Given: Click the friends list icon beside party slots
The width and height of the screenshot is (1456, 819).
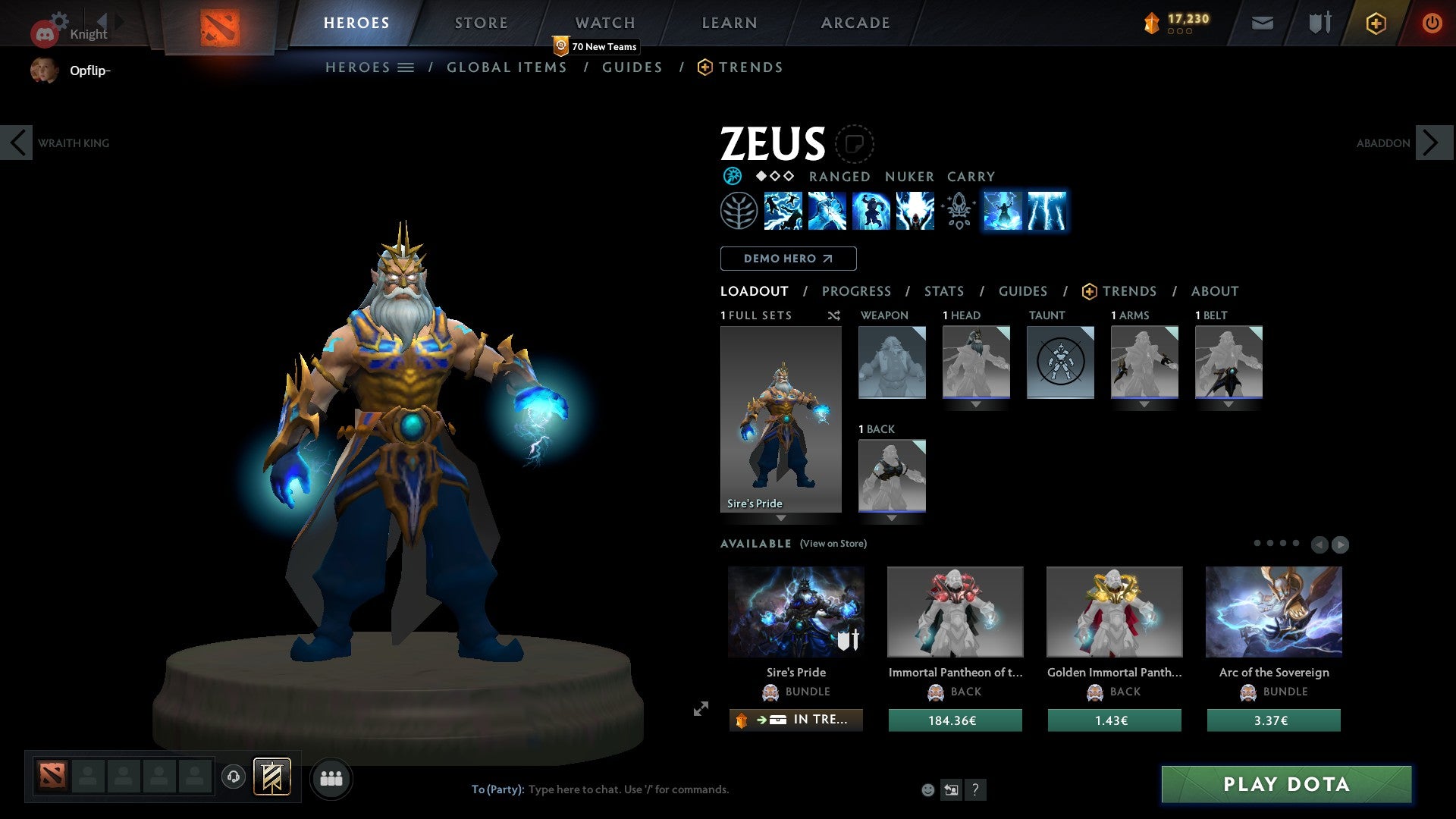Looking at the screenshot, I should point(331,778).
